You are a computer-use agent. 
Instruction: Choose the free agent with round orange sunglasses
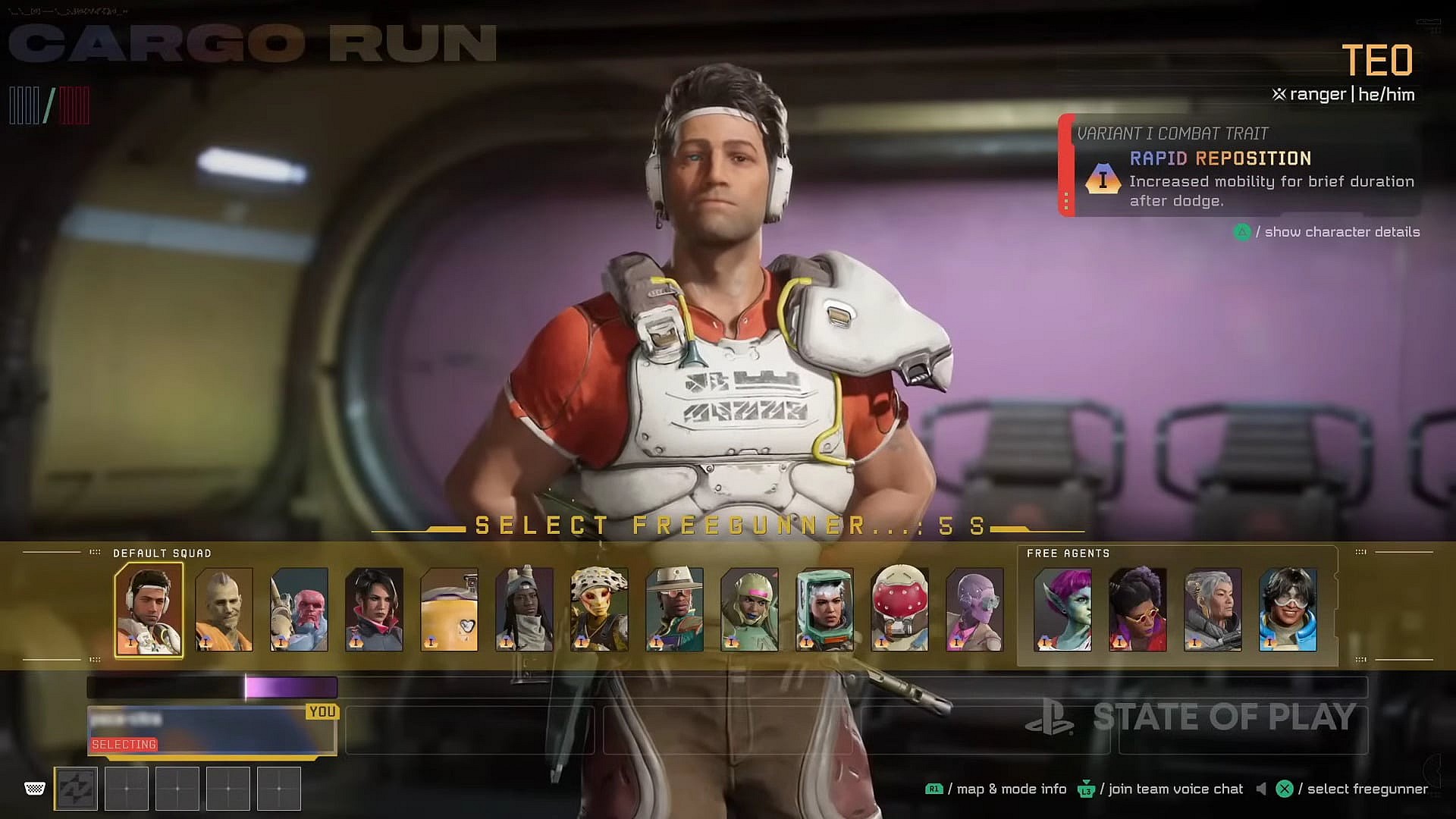[1137, 610]
